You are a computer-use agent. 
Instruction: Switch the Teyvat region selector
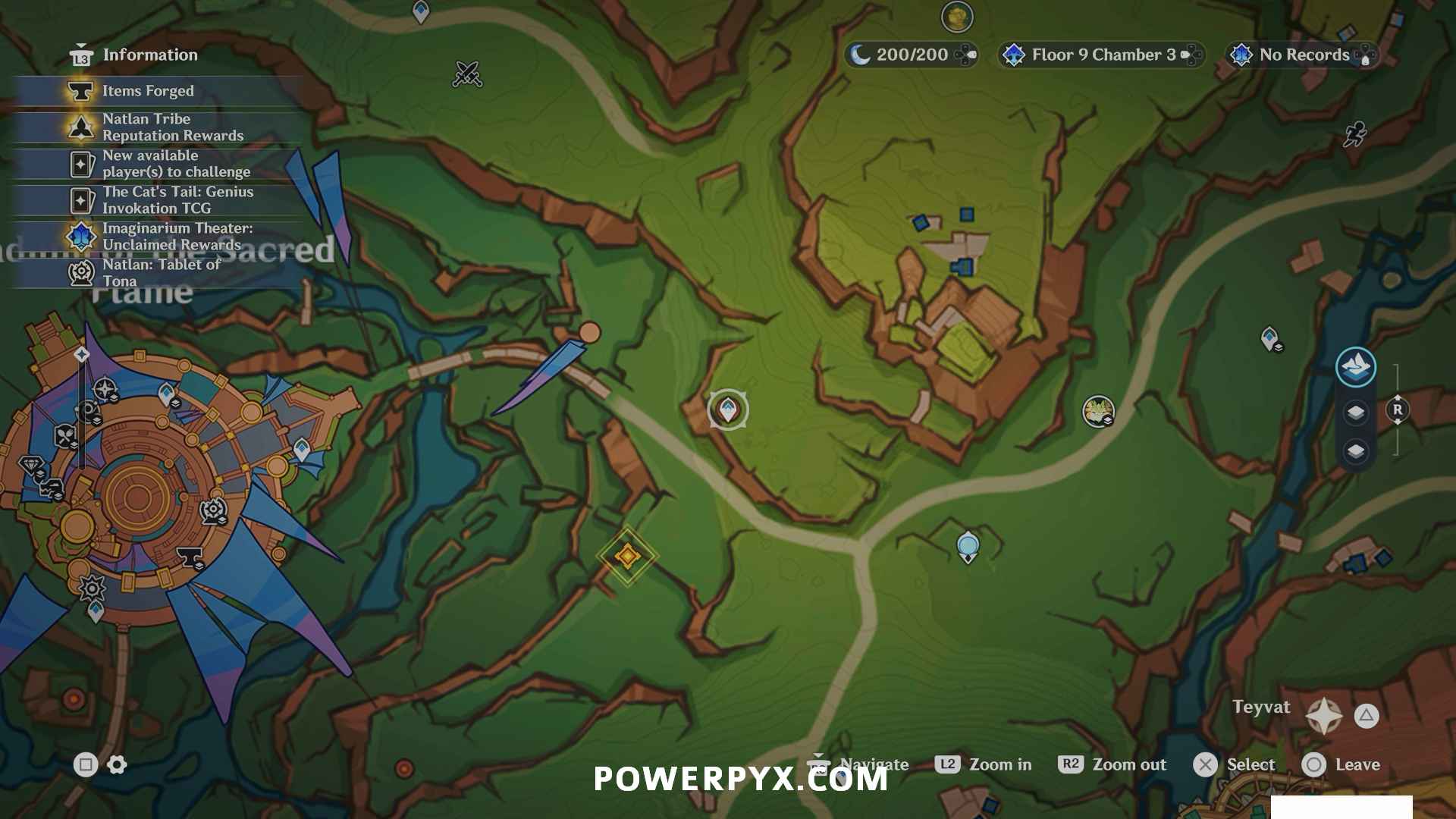click(x=1323, y=715)
